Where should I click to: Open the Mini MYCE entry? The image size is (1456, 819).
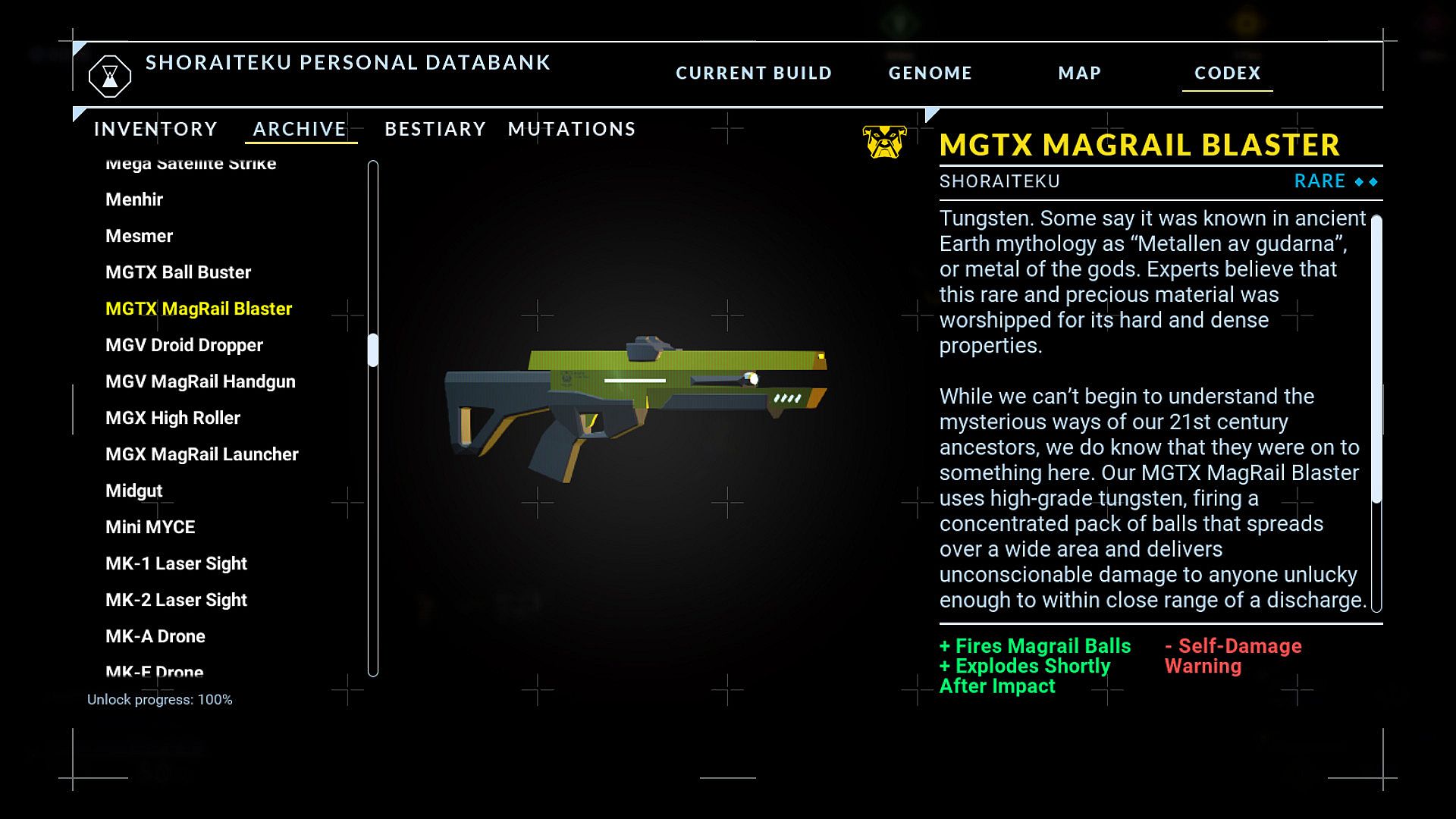[x=150, y=527]
